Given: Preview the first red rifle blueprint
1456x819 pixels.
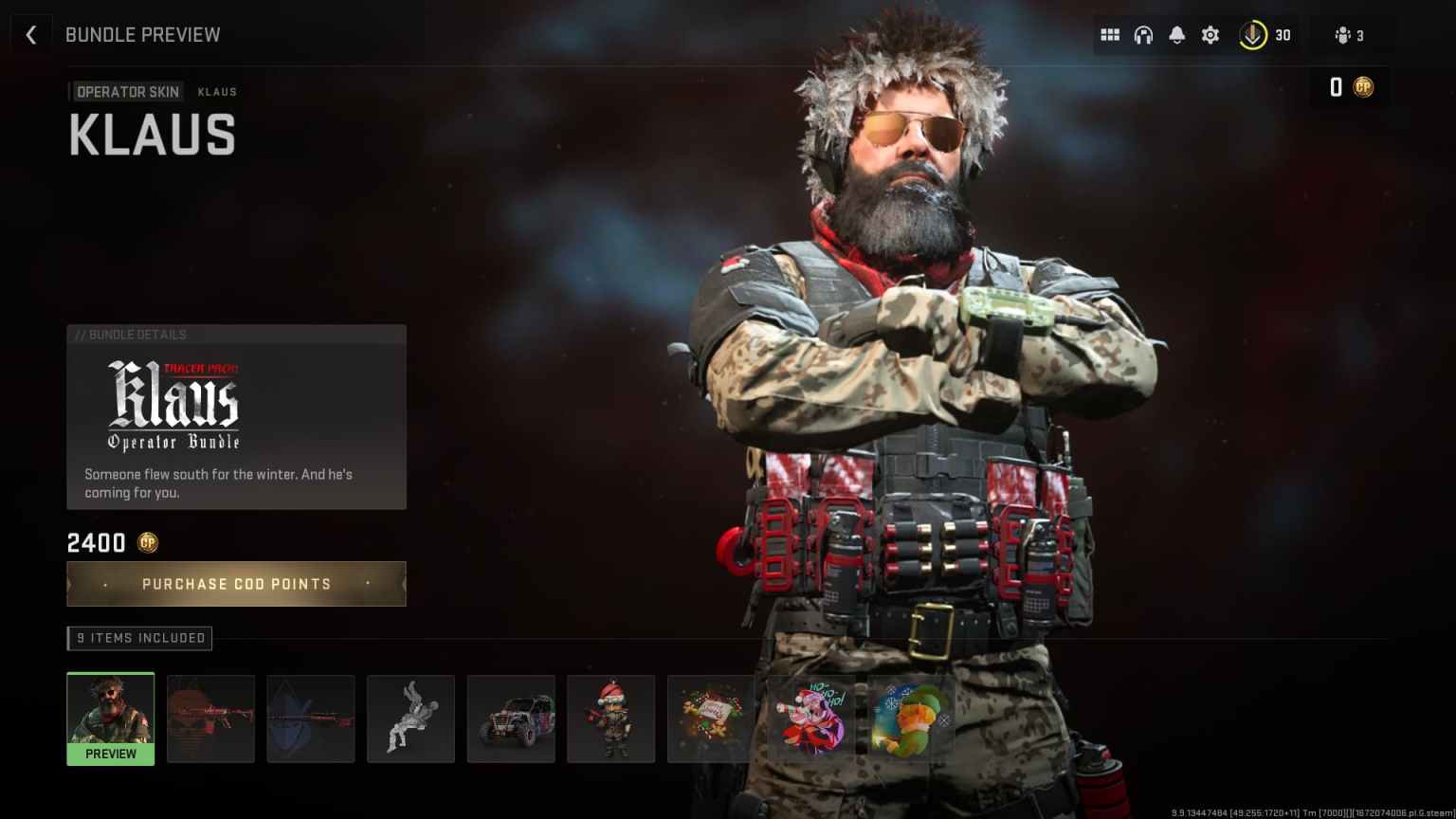Looking at the screenshot, I should click(x=210, y=719).
